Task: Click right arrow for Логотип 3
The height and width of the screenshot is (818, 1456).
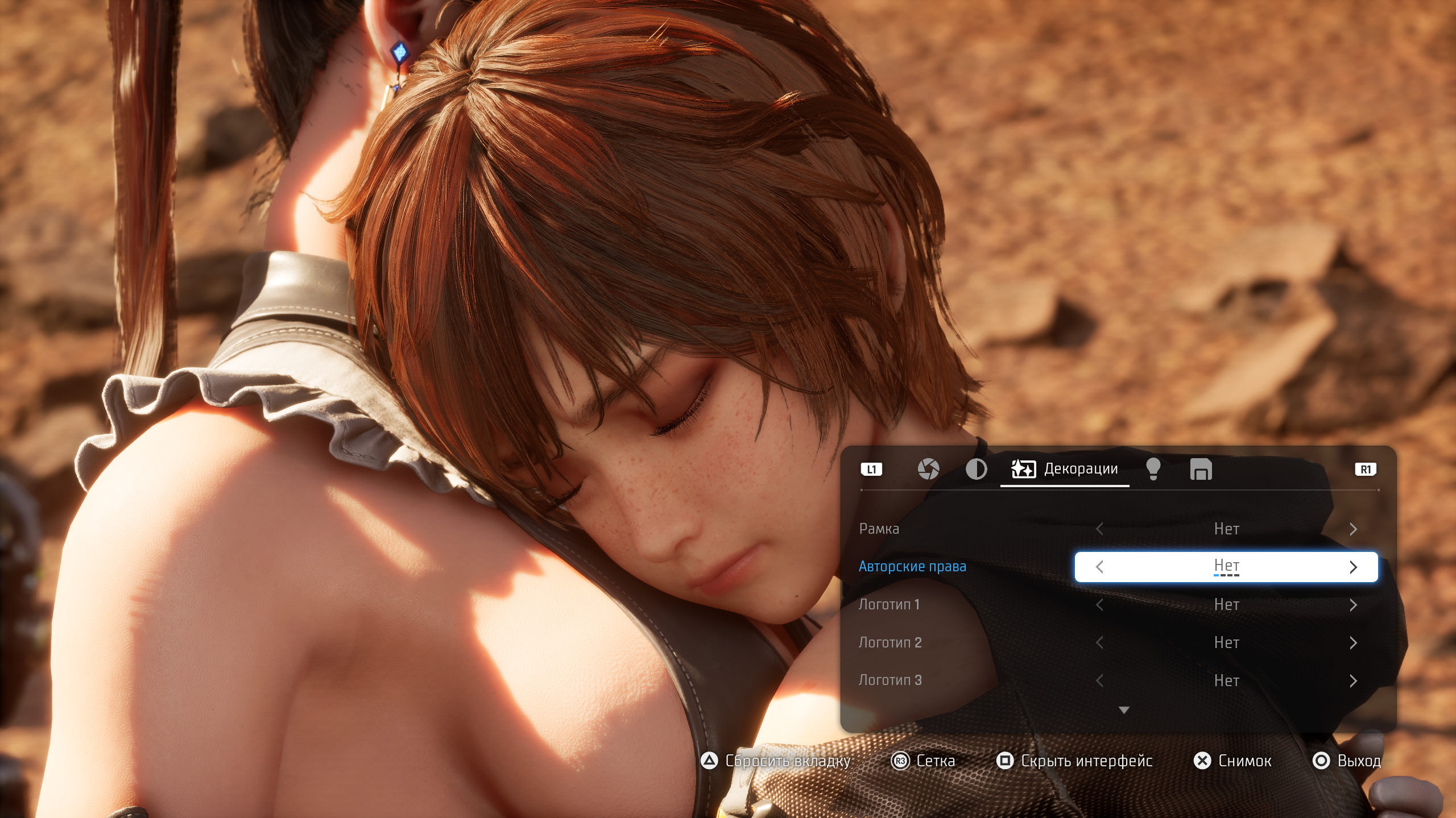Action: pos(1353,680)
